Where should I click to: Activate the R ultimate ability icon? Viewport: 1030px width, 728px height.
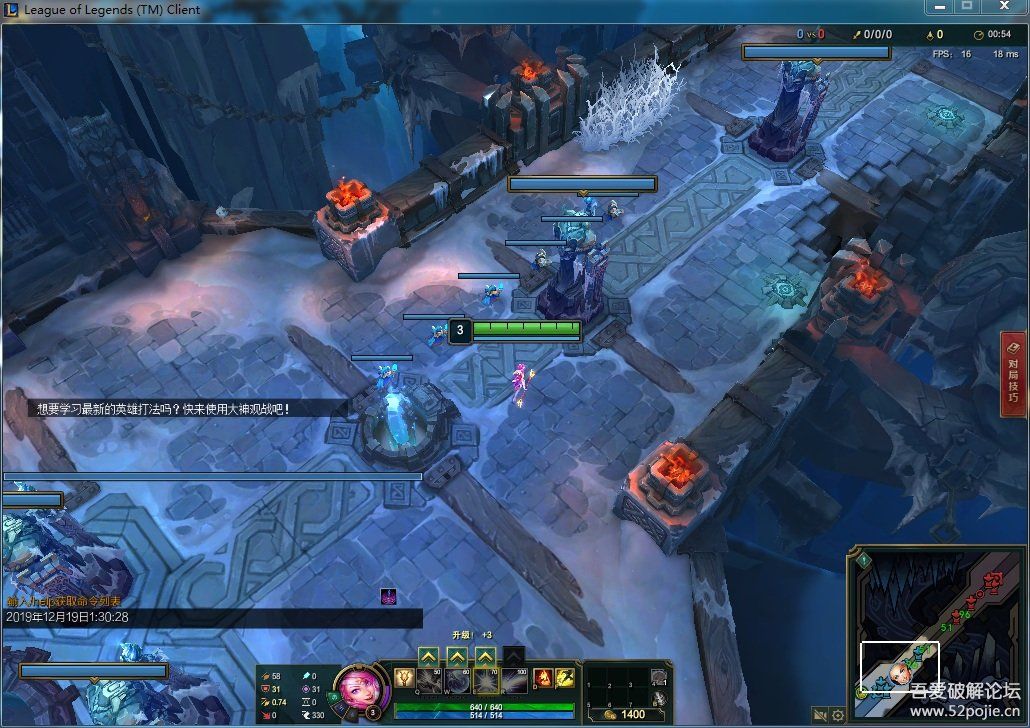pyautogui.click(x=513, y=681)
